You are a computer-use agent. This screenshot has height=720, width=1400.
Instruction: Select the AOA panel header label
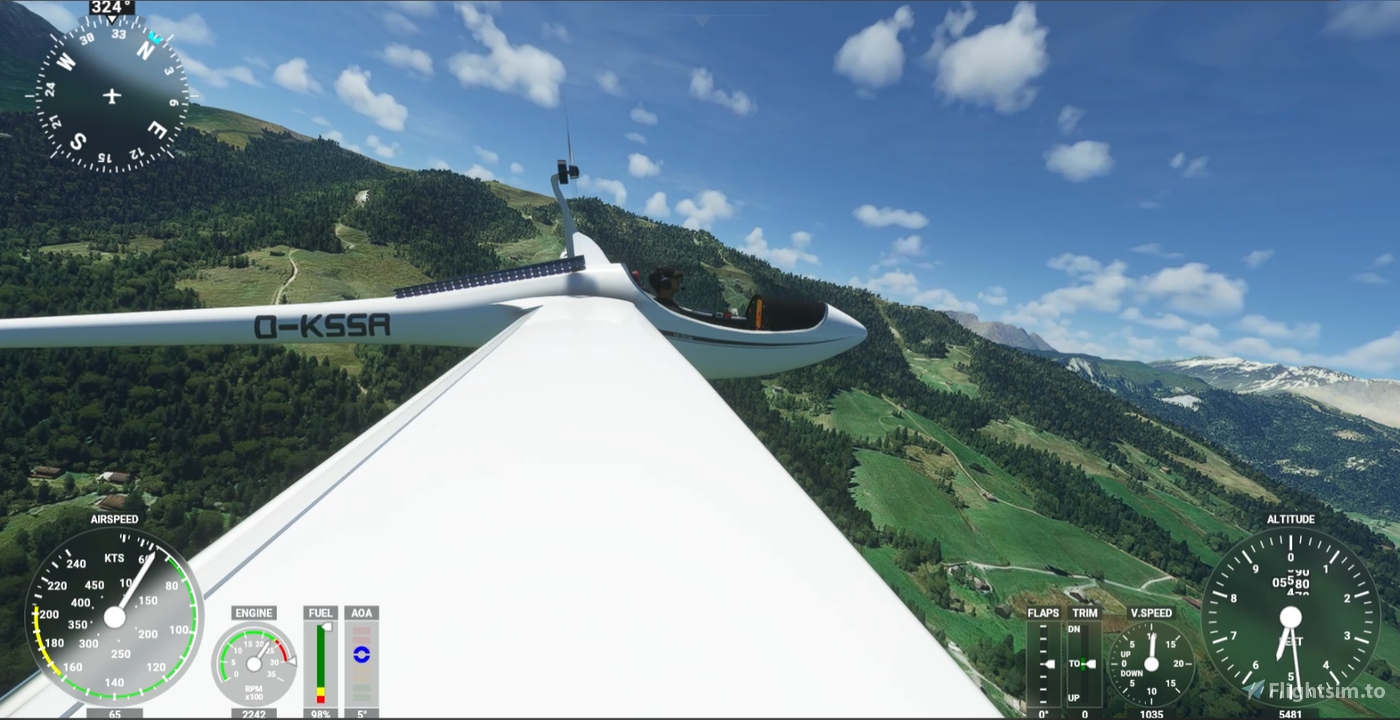pyautogui.click(x=361, y=612)
